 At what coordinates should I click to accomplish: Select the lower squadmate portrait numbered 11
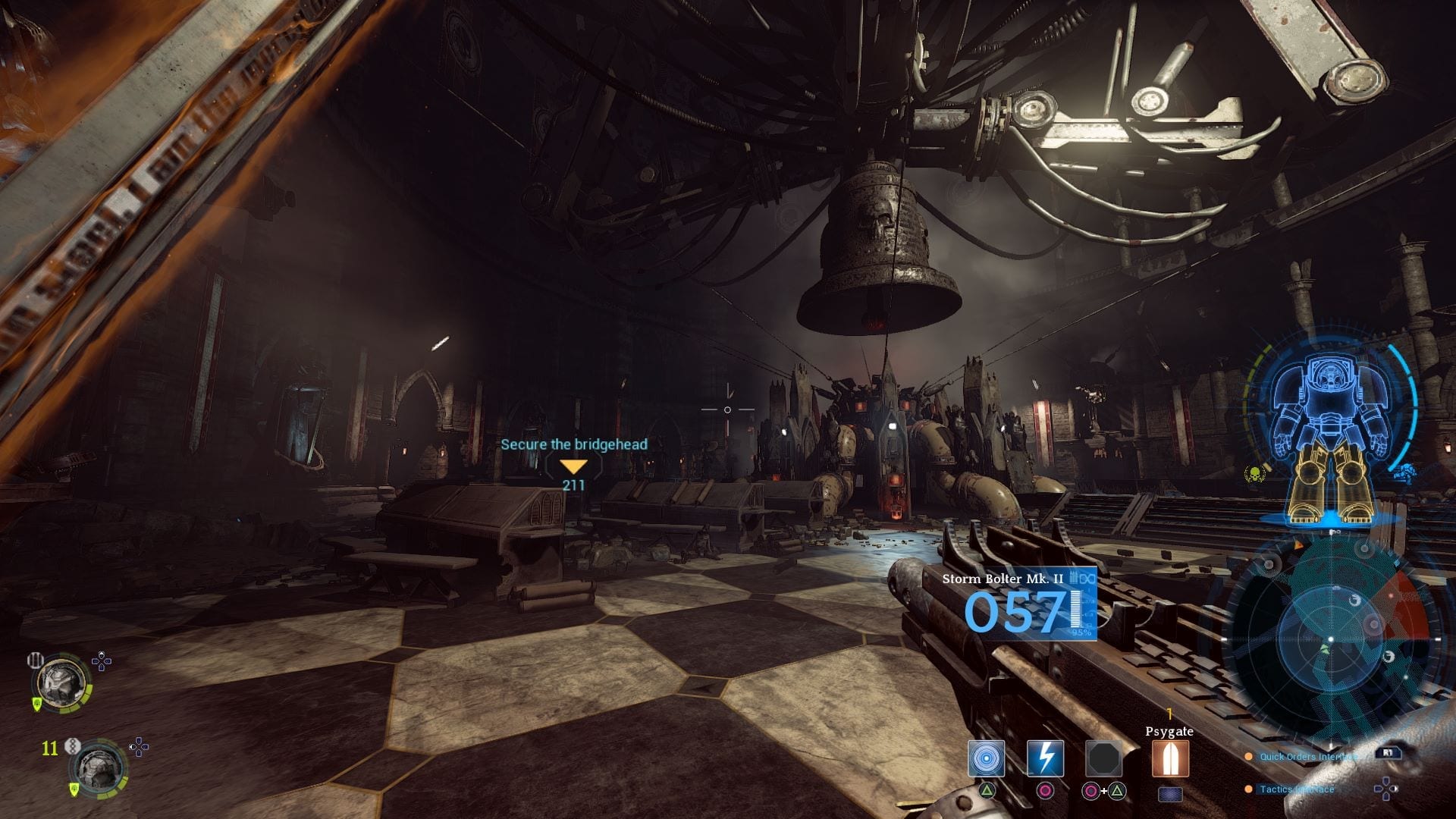(x=98, y=767)
